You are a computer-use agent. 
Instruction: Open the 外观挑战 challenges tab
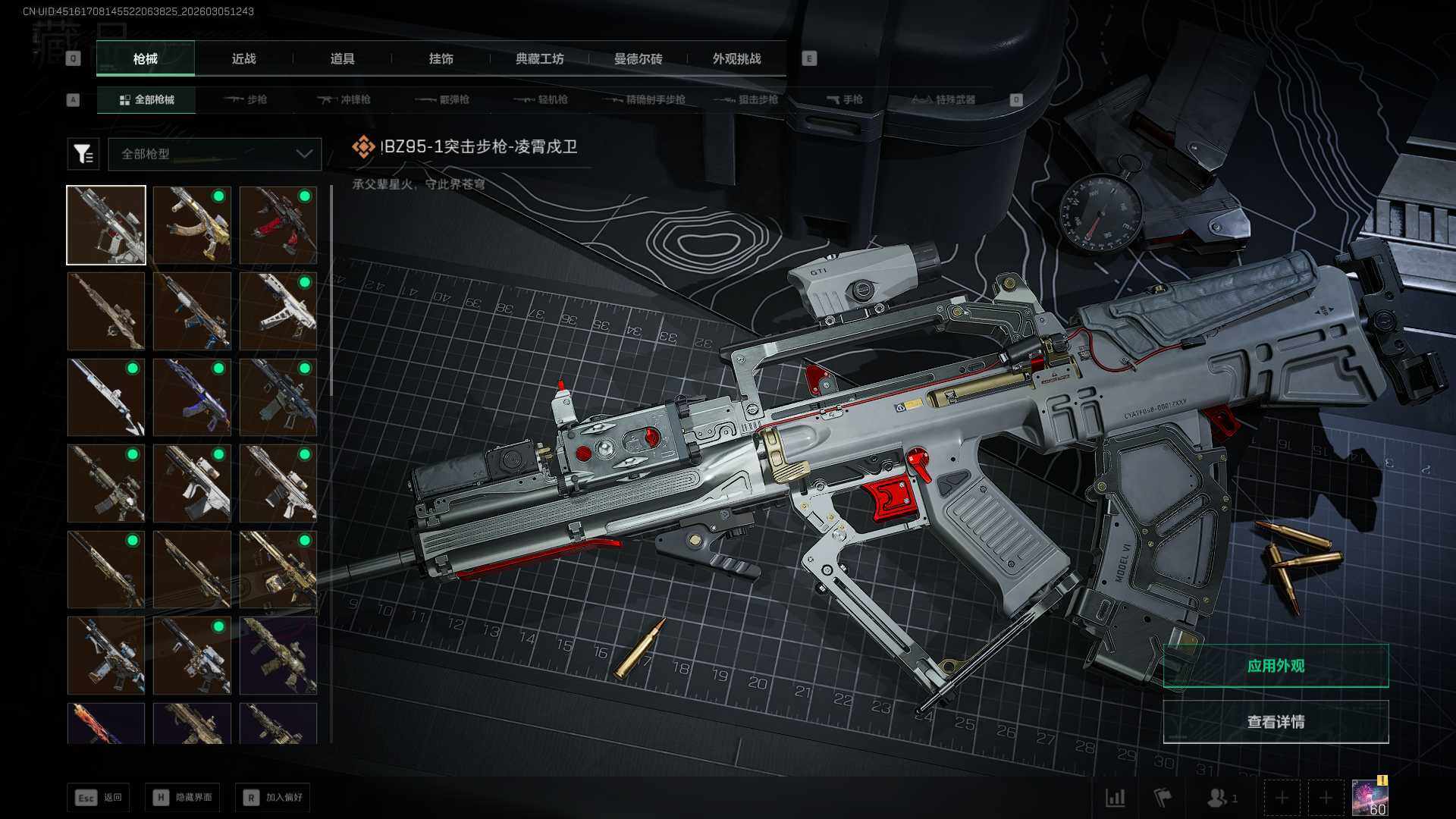point(736,58)
